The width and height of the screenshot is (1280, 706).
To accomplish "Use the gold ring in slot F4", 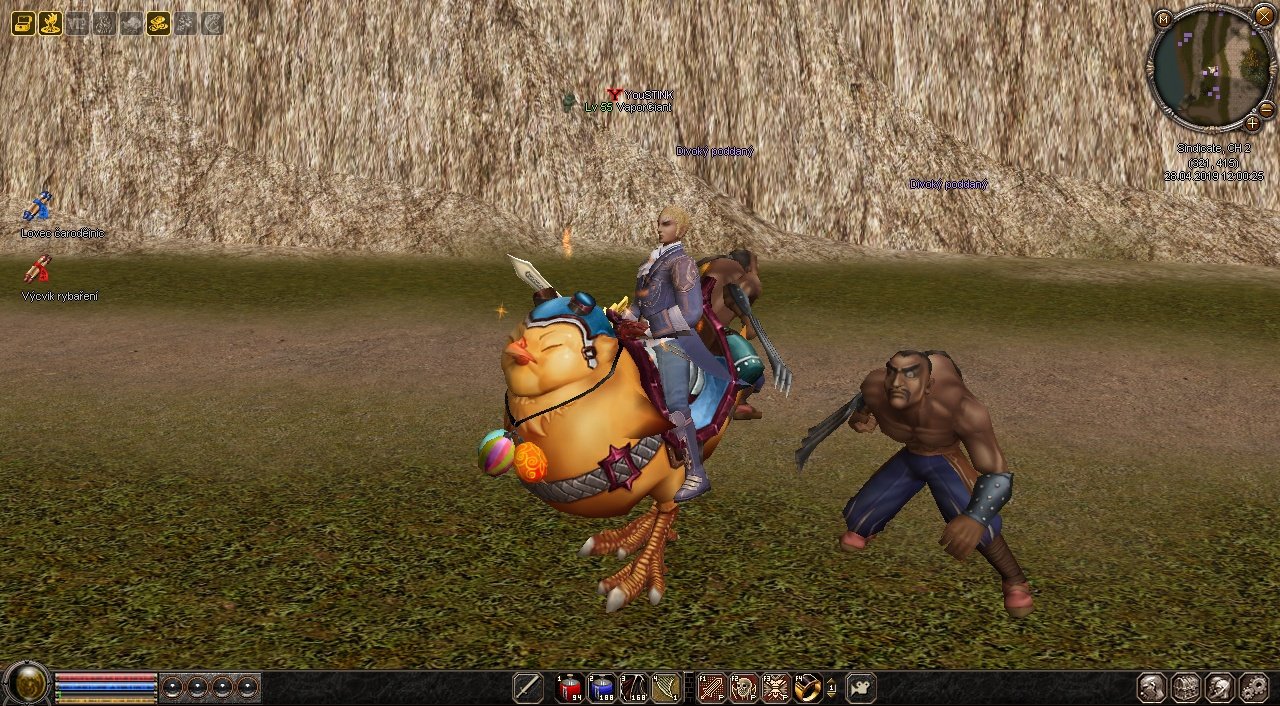I will tap(808, 688).
